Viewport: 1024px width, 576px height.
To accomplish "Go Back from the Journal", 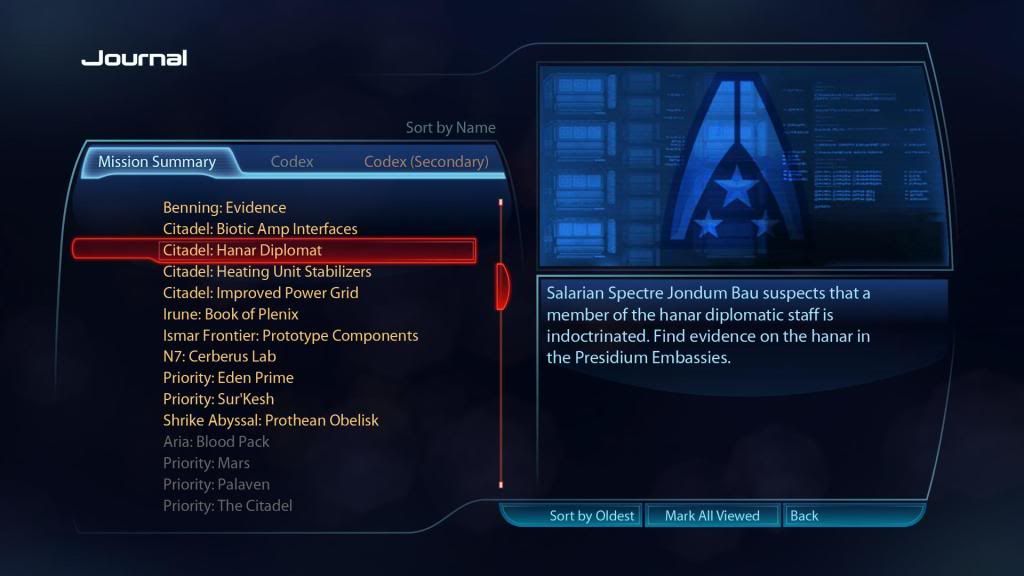I will (804, 516).
